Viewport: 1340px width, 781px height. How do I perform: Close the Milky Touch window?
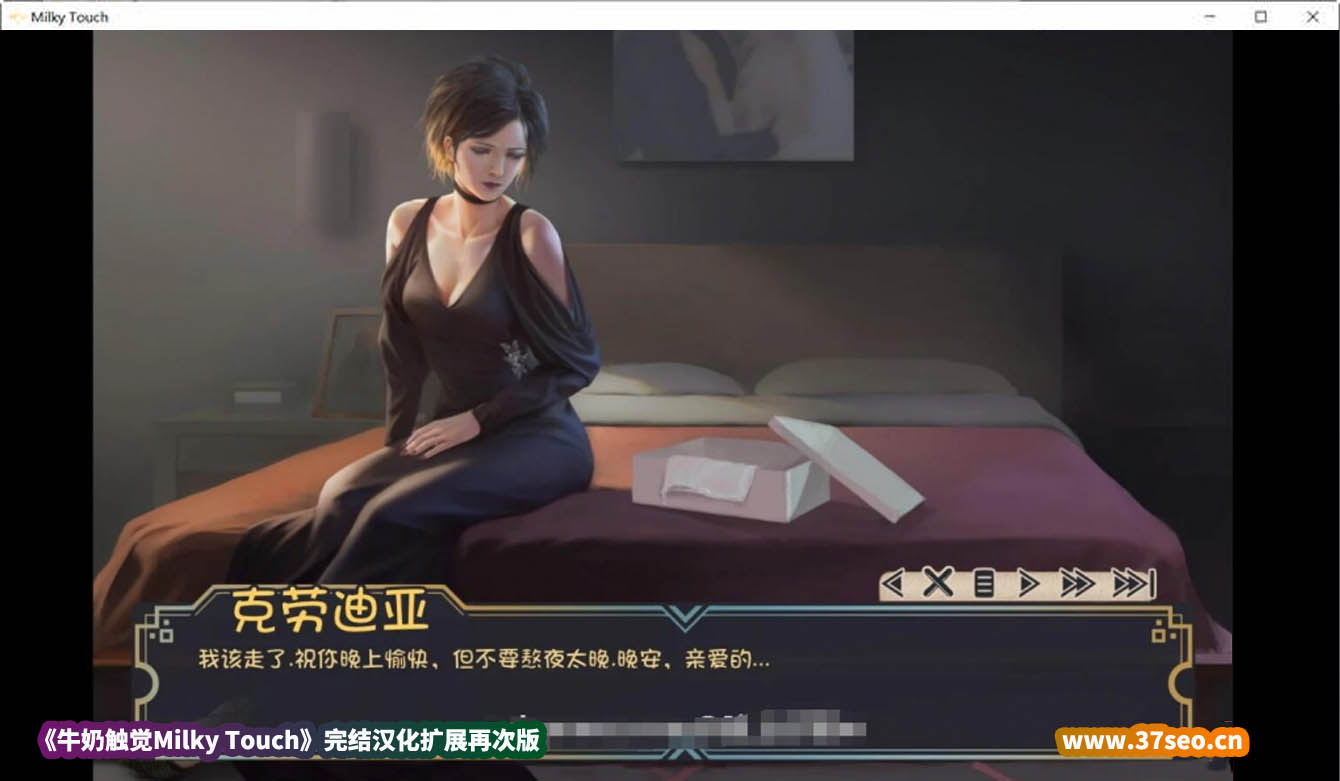(x=1313, y=16)
